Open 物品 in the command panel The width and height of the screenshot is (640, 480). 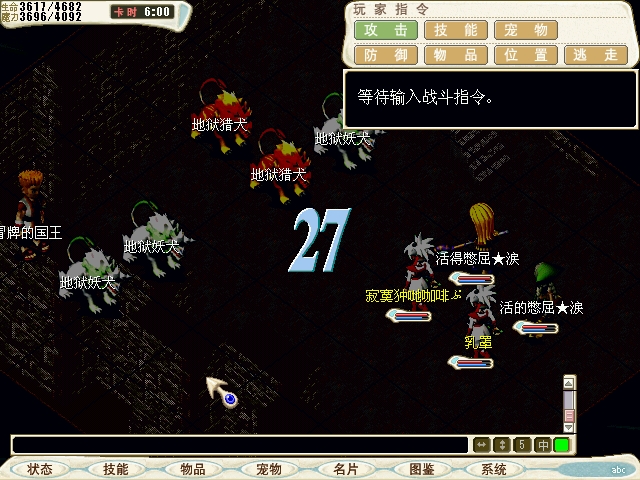[456, 55]
